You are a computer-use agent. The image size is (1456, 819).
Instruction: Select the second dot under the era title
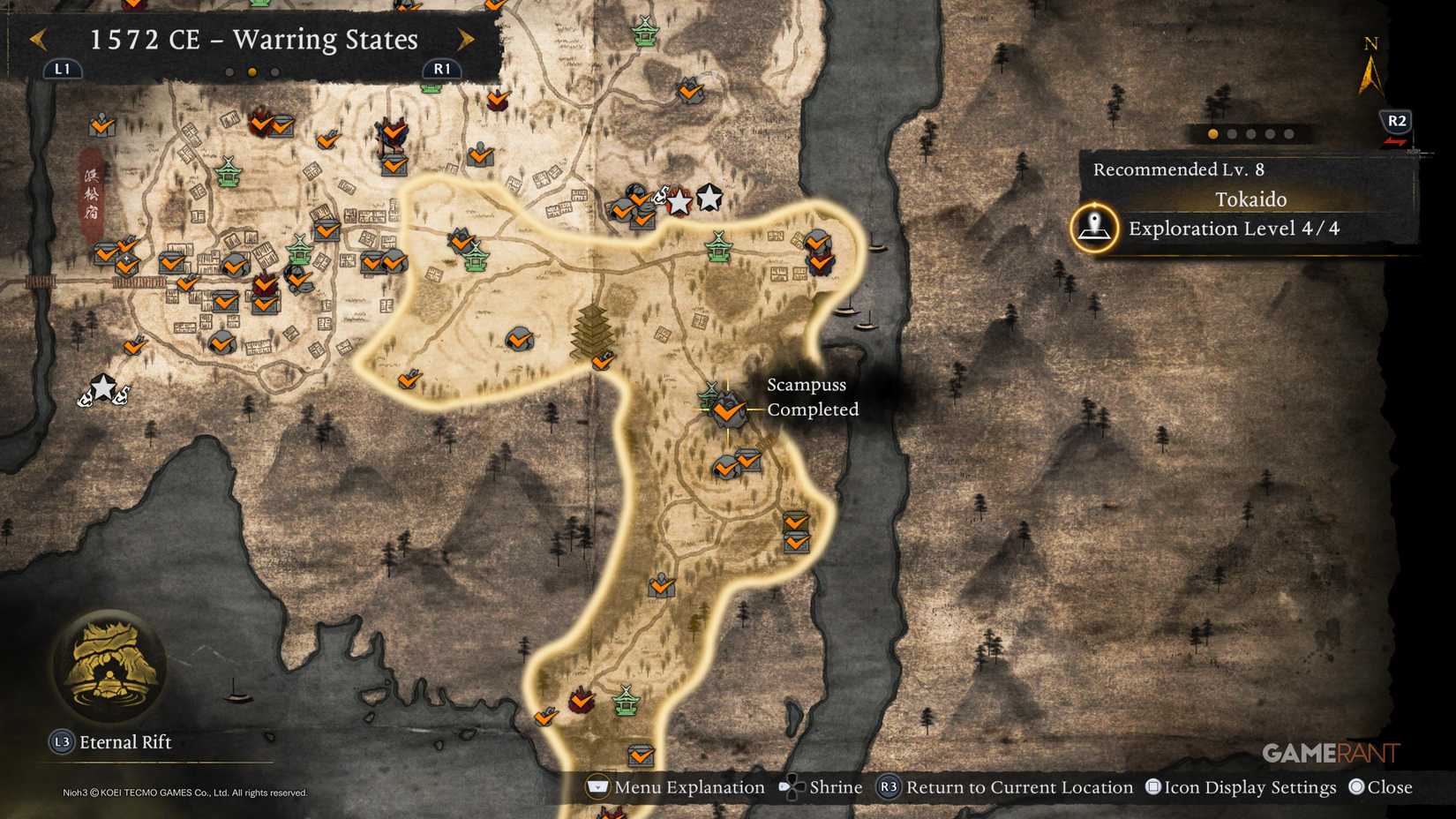coord(251,72)
